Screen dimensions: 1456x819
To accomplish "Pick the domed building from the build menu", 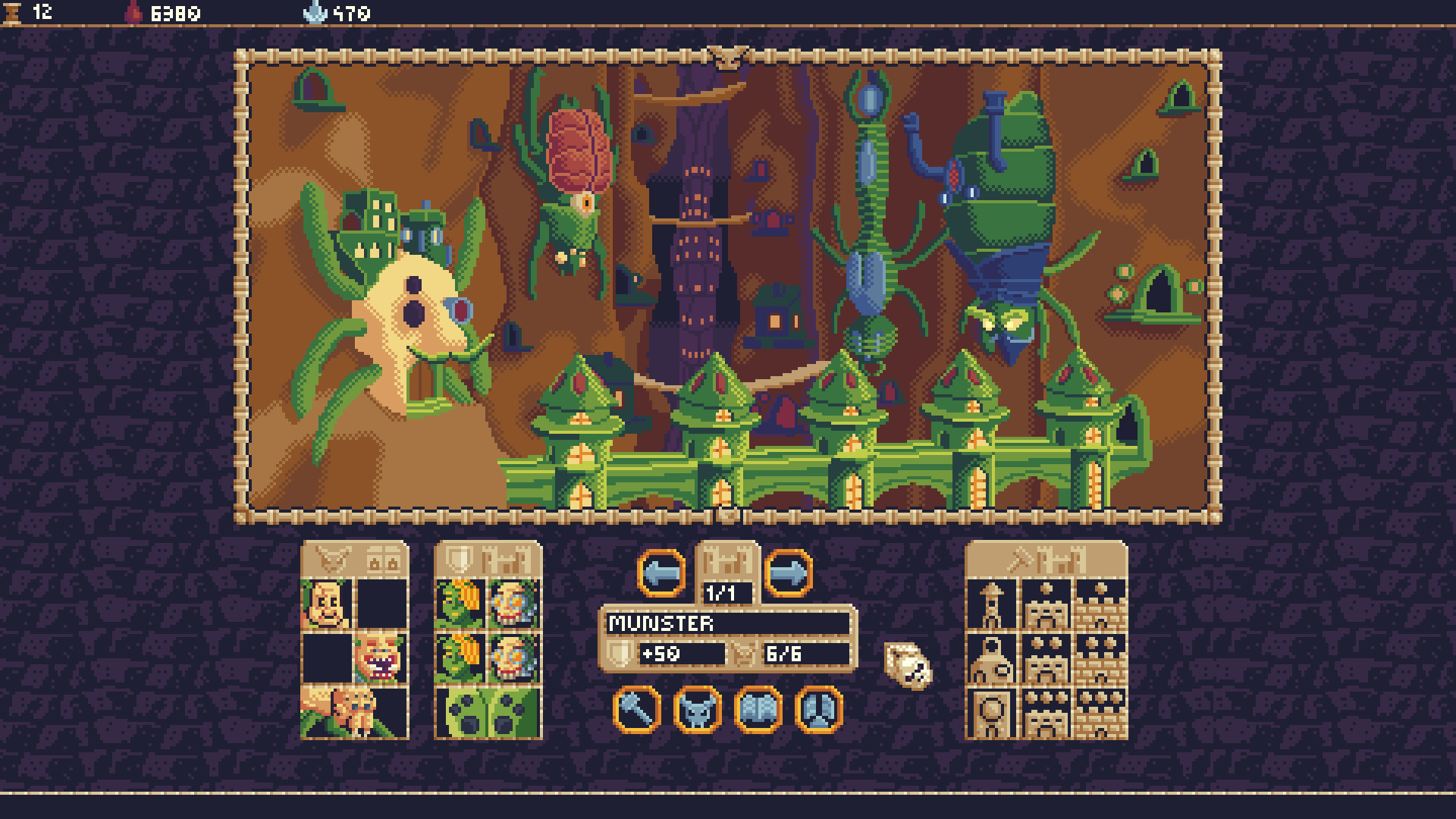I will pyautogui.click(x=991, y=660).
